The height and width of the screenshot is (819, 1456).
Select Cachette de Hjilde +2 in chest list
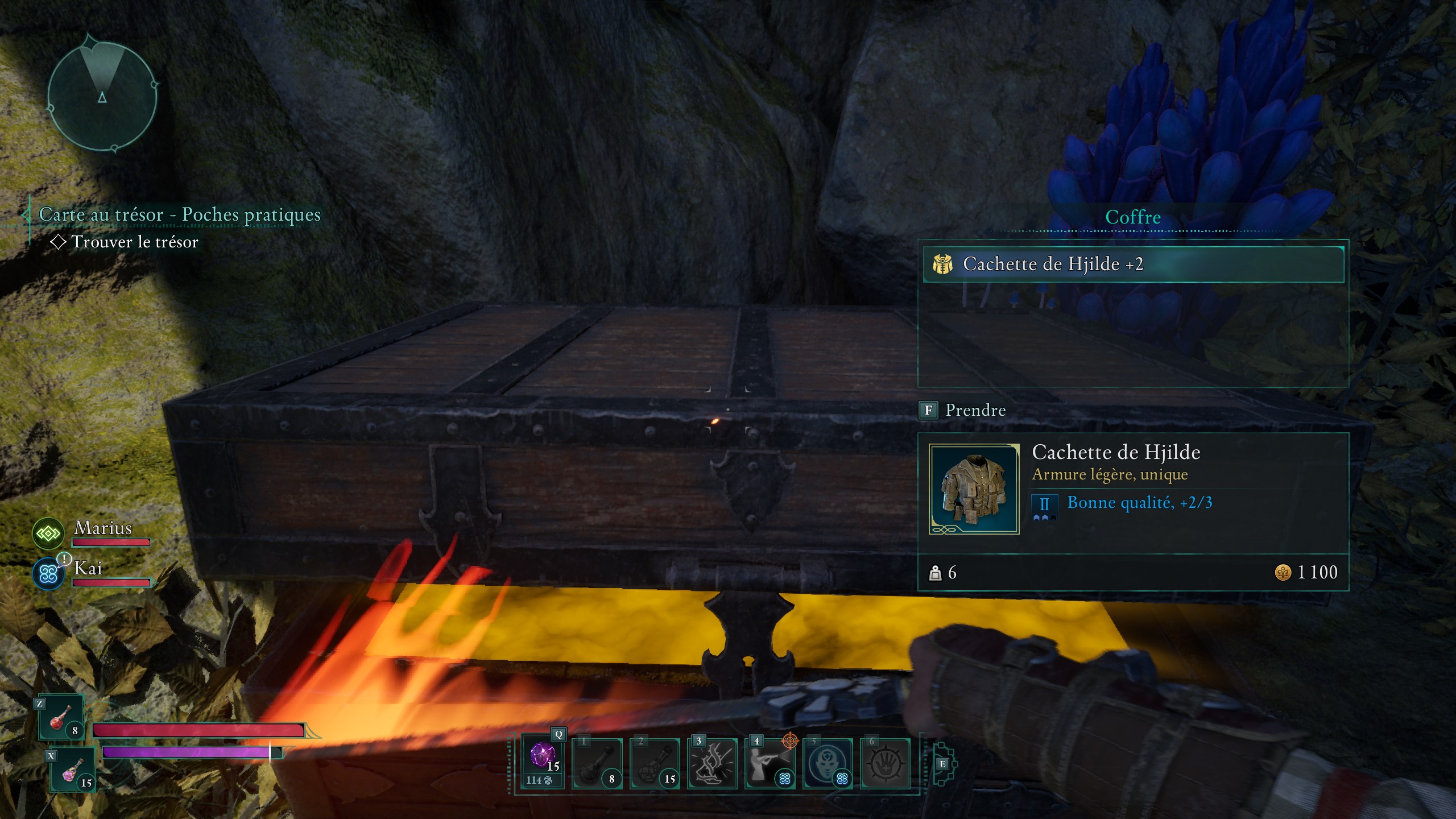pyautogui.click(x=1133, y=264)
